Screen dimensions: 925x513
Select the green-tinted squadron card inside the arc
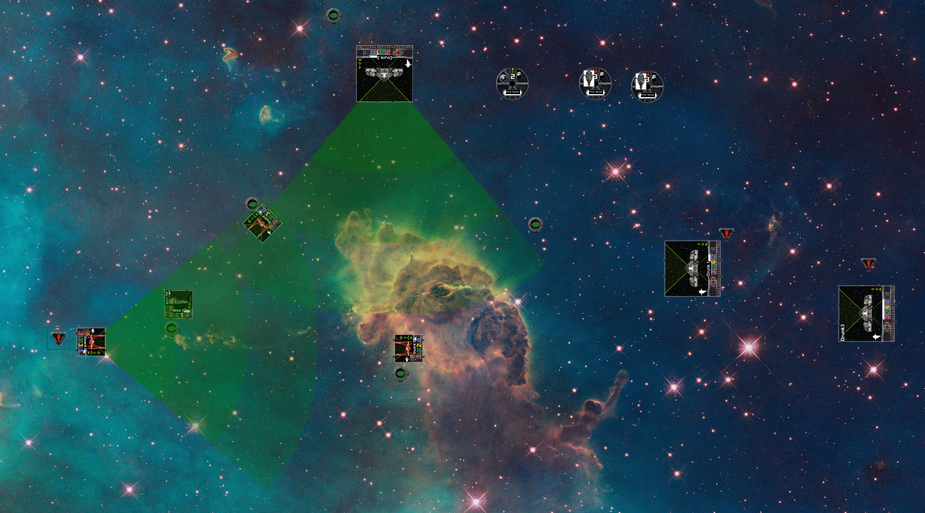tap(179, 304)
